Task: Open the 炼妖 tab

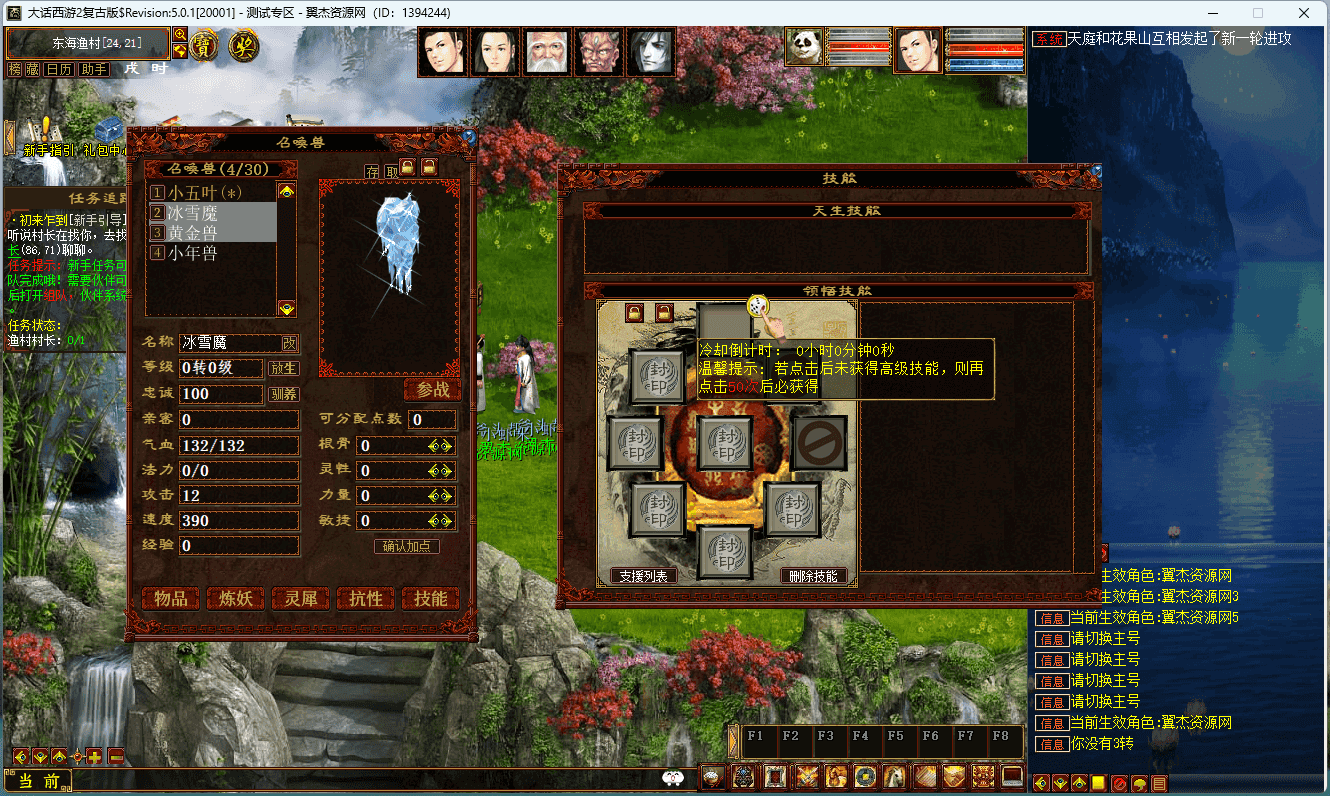Action: (x=236, y=598)
